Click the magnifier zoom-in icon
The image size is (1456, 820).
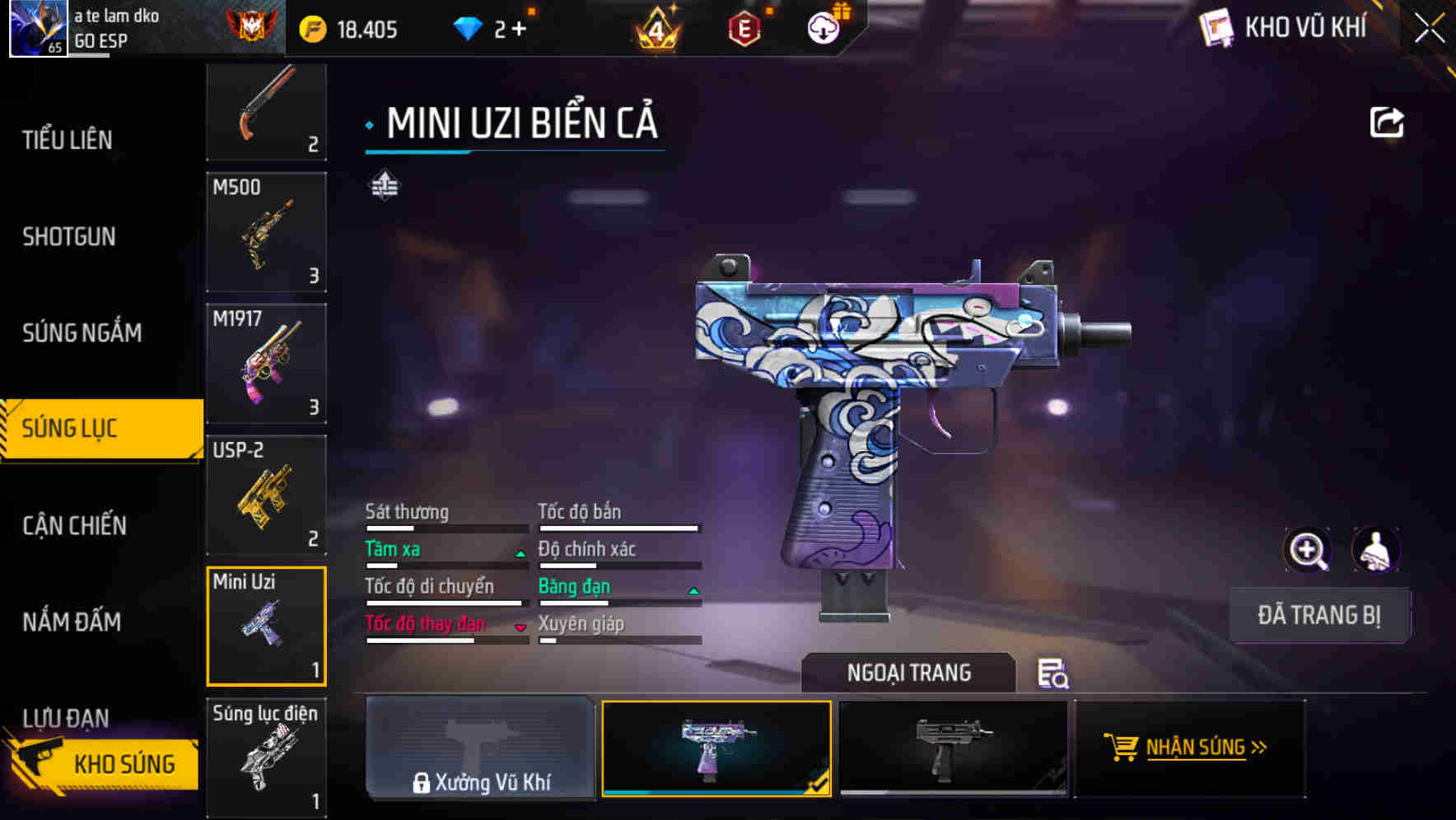click(1307, 550)
